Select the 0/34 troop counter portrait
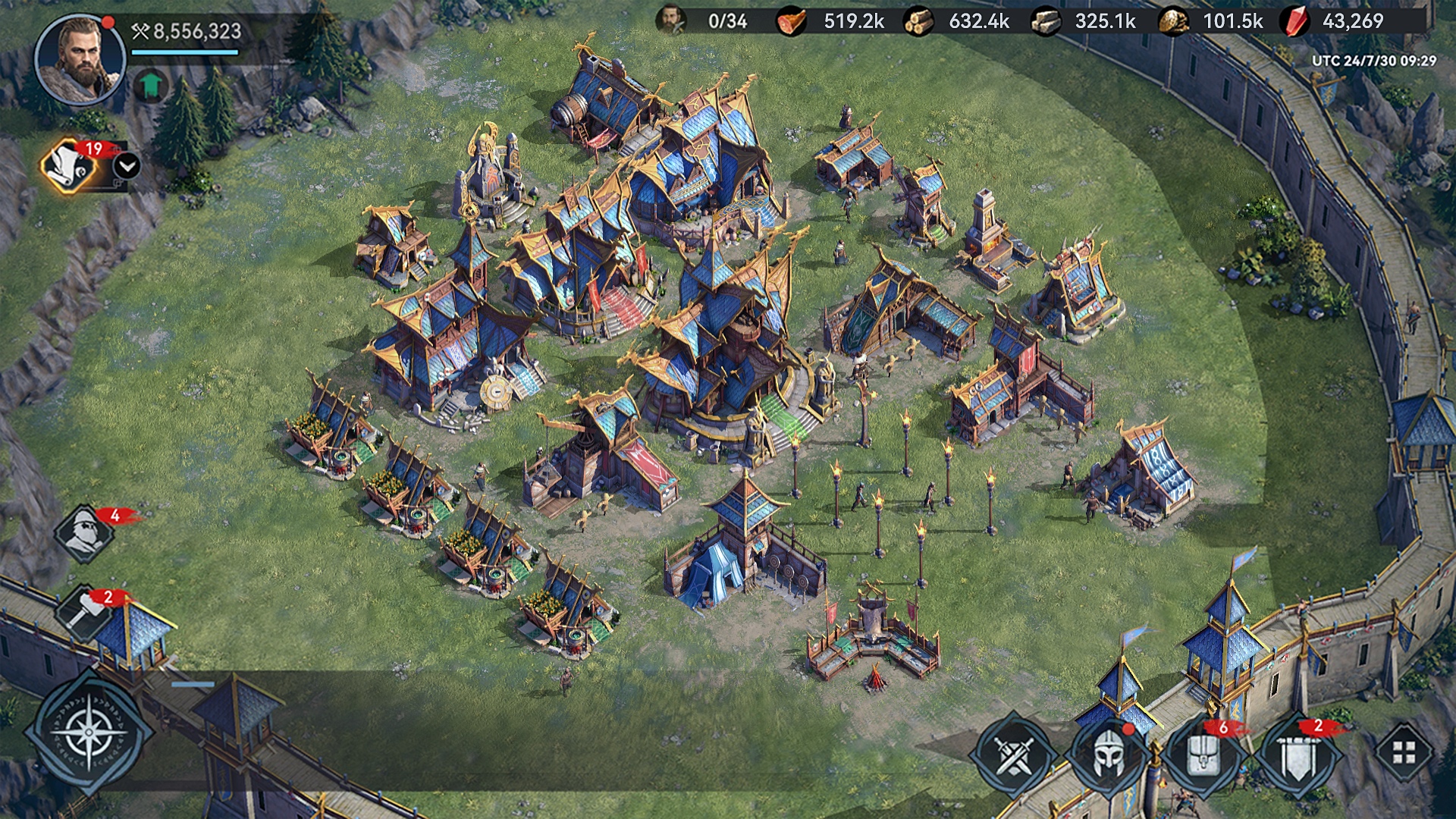The height and width of the screenshot is (819, 1456). [x=671, y=20]
